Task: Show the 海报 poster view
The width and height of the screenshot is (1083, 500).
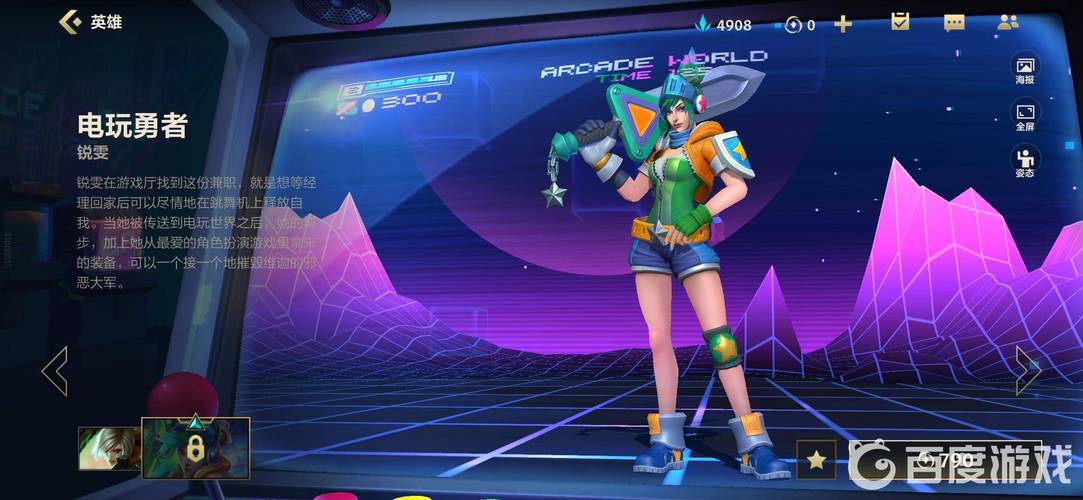Action: (1025, 69)
